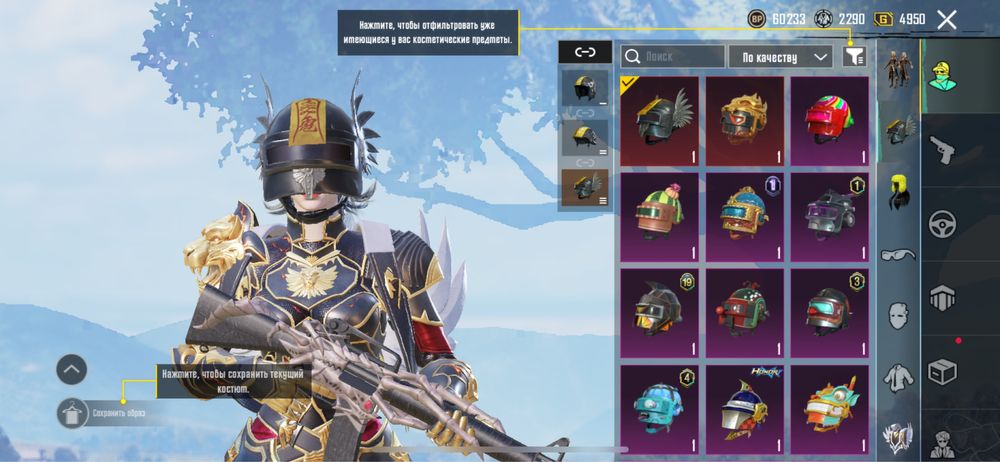The image size is (1000, 462).
Task: Close the inventory screen with the X
Action: pos(946,19)
